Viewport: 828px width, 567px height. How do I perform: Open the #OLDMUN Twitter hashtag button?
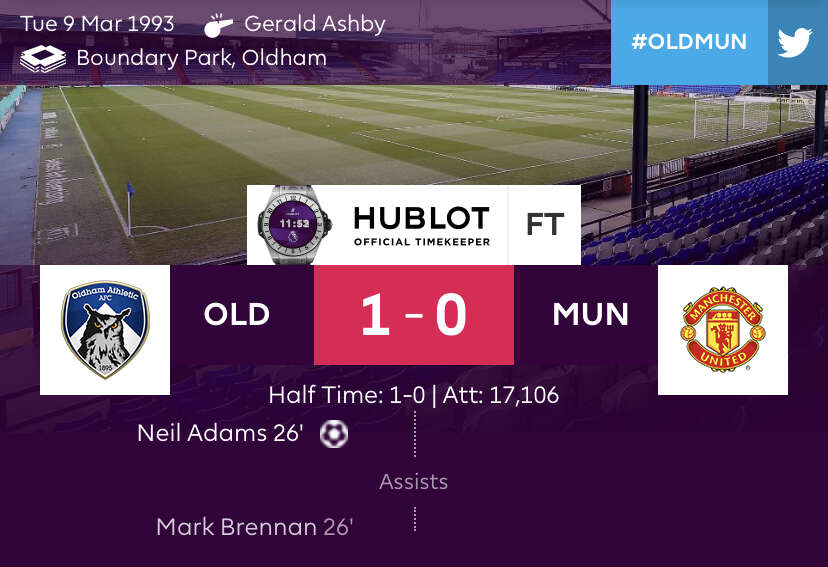pyautogui.click(x=718, y=42)
